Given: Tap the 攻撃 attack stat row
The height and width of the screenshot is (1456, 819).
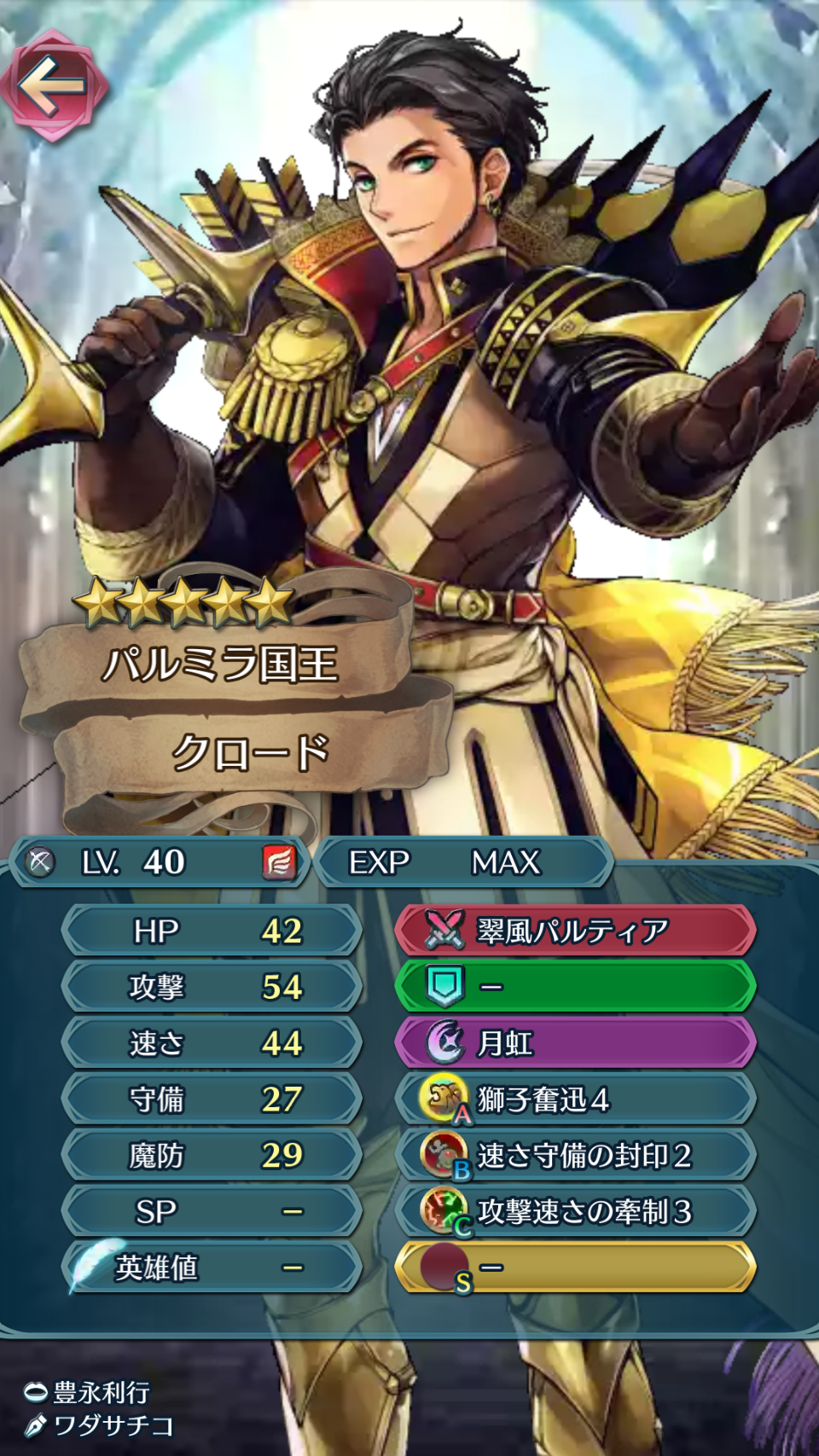Looking at the screenshot, I should (212, 987).
